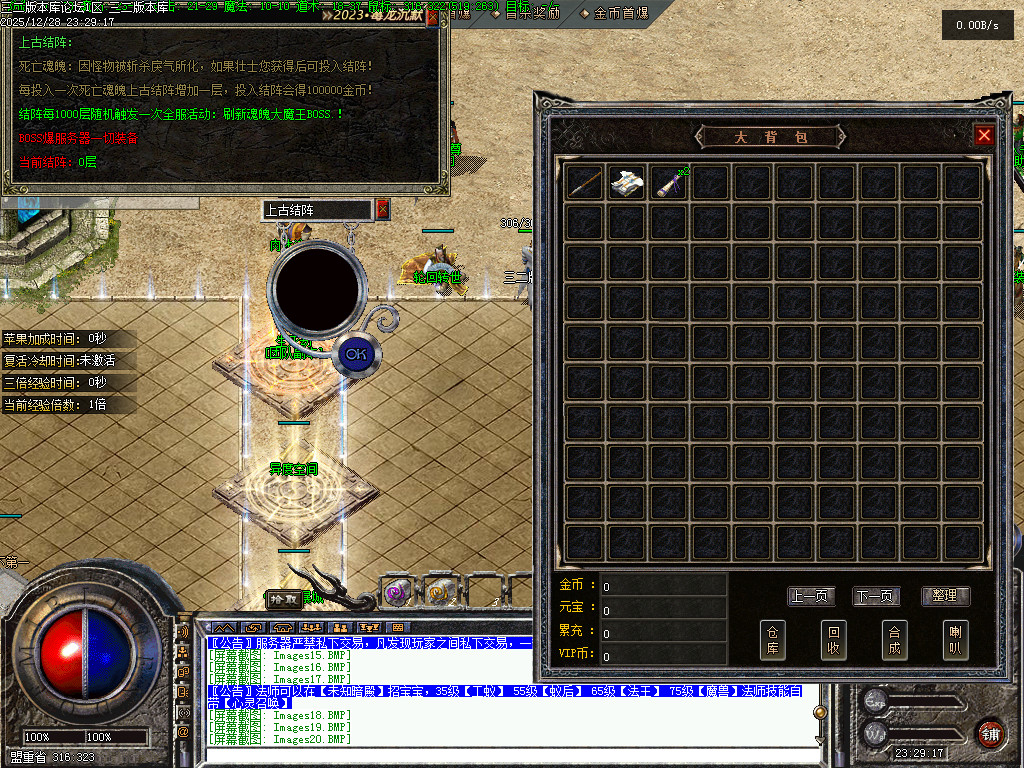1024x768 pixels.
Task: Go to previous bag page 上一页
Action: tap(811, 596)
